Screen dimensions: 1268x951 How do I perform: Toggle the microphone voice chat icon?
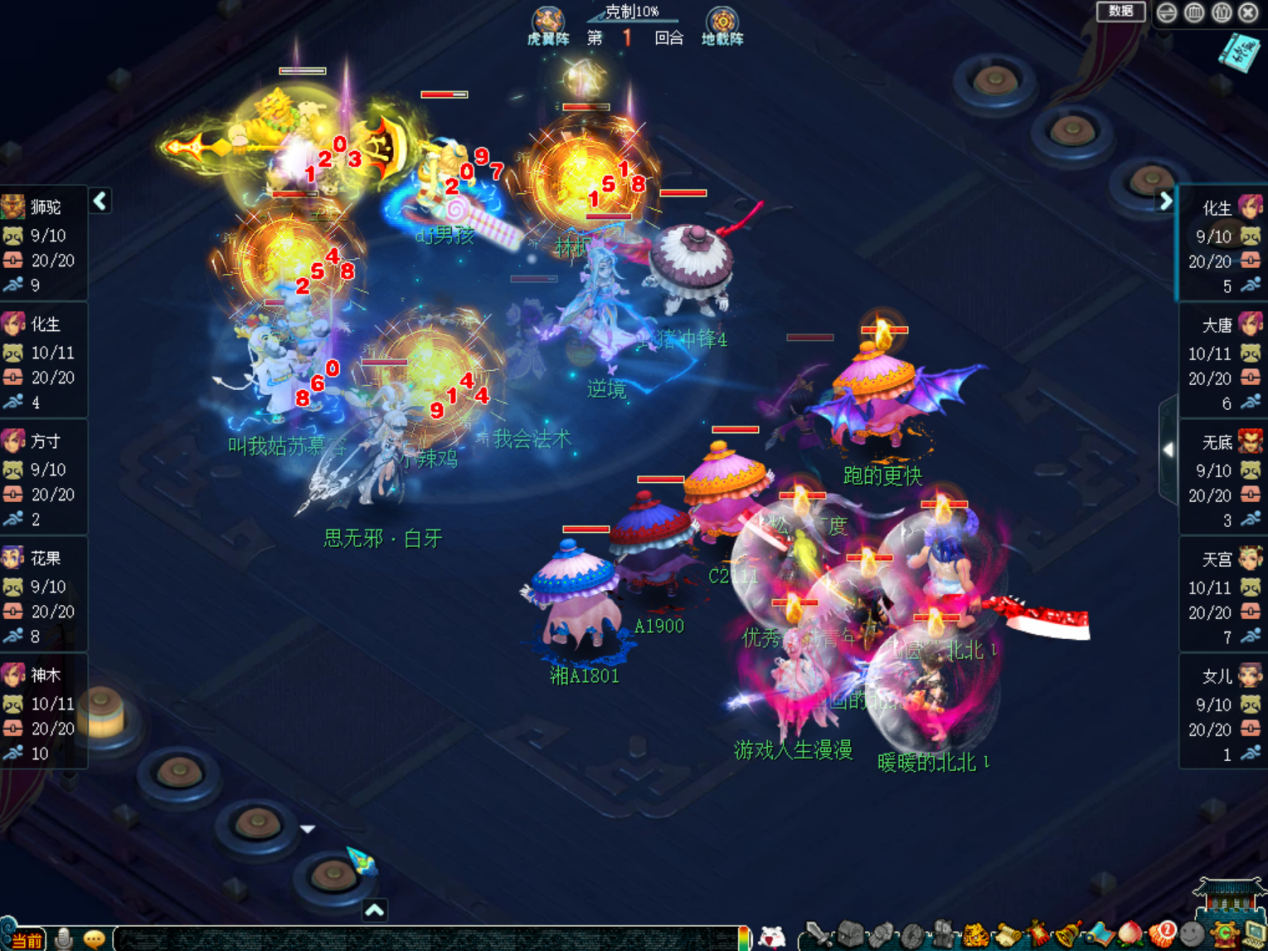[64, 939]
